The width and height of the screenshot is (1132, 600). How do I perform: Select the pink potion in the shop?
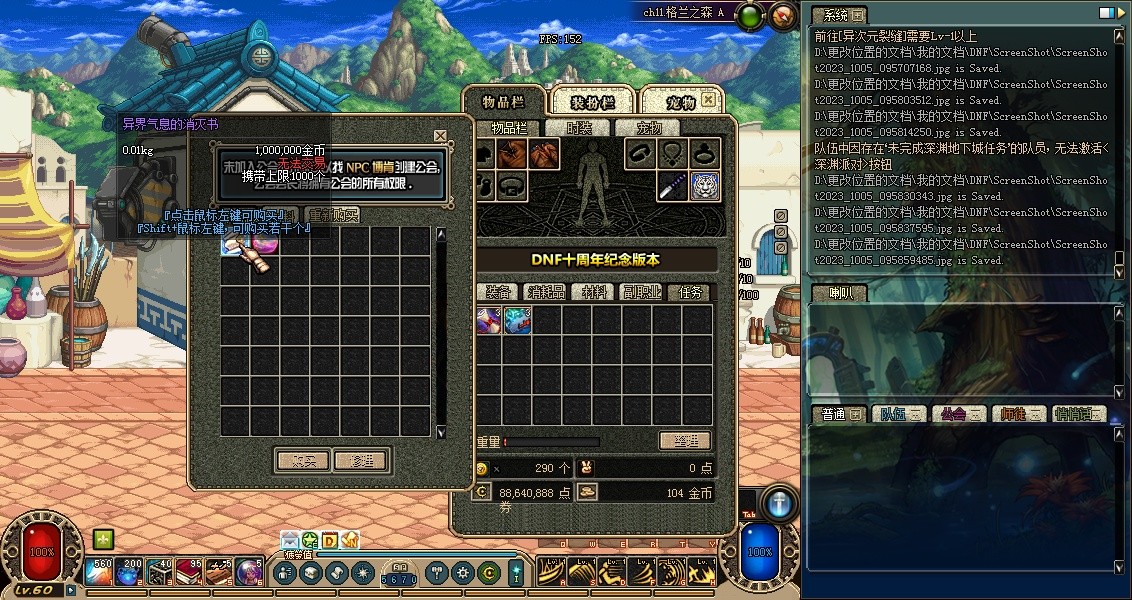265,241
